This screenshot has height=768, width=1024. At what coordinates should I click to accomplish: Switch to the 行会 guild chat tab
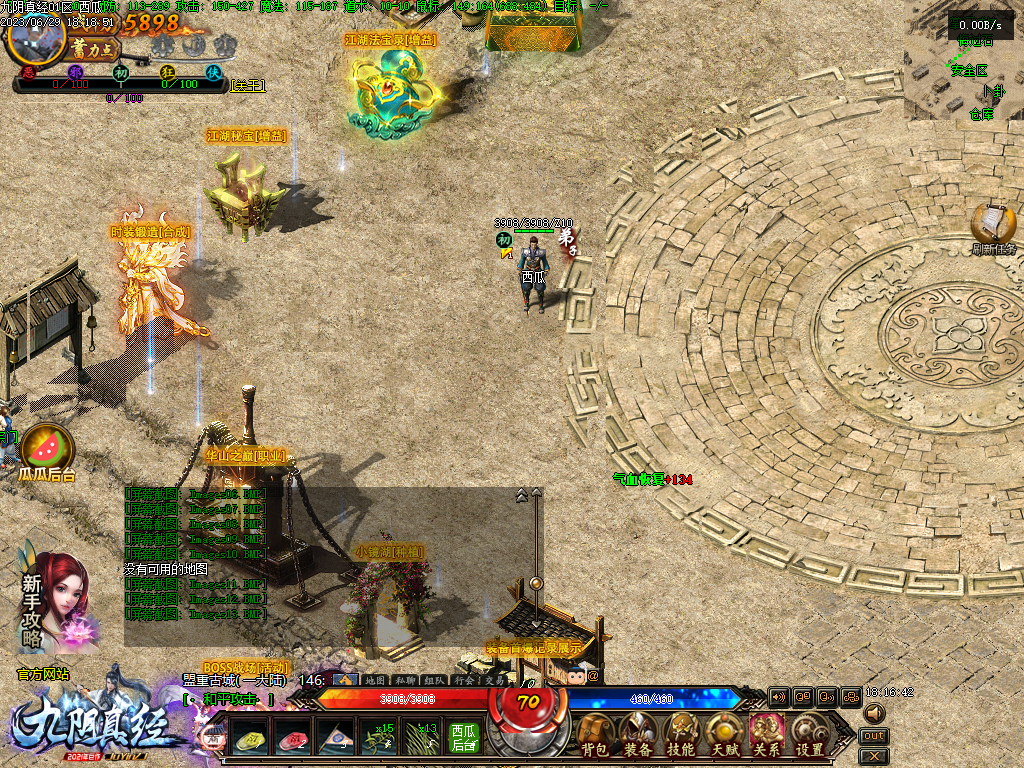click(x=463, y=680)
